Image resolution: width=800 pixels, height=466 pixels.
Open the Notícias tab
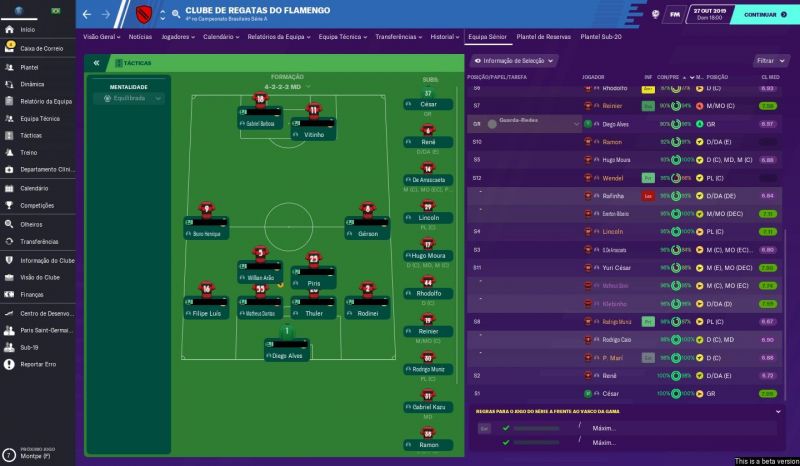click(x=140, y=36)
